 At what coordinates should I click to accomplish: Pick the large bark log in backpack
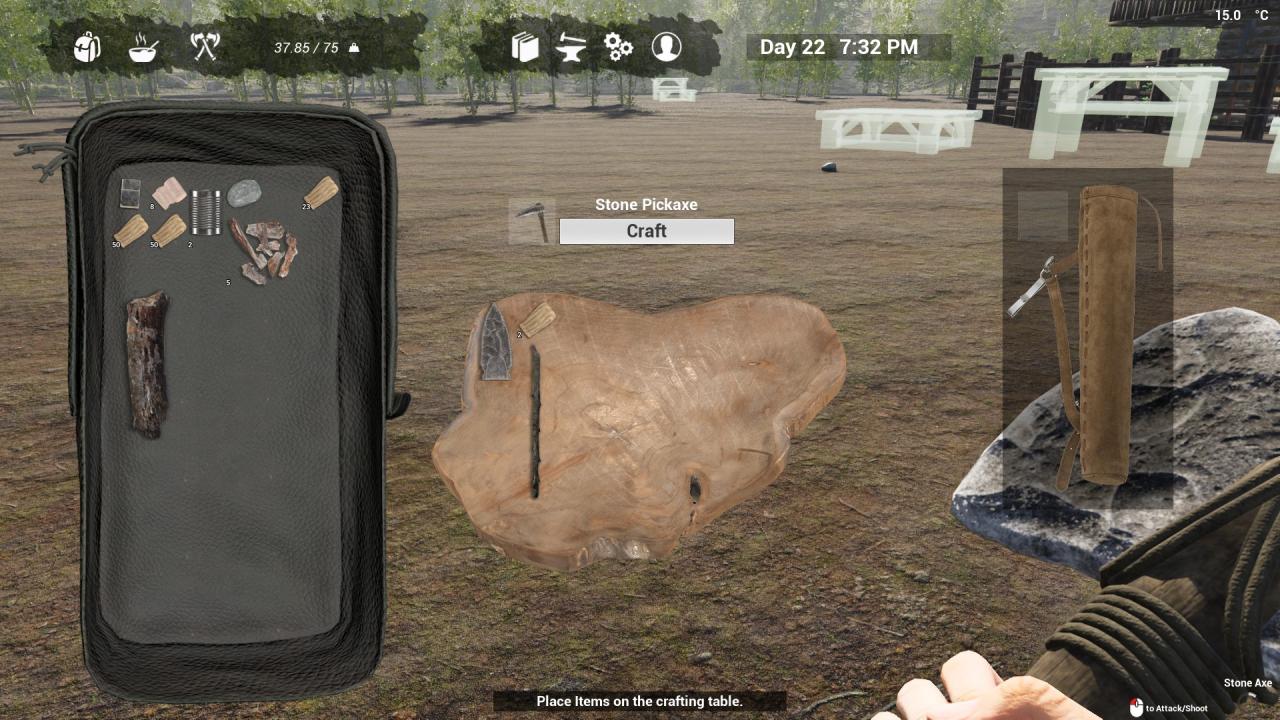(x=147, y=363)
